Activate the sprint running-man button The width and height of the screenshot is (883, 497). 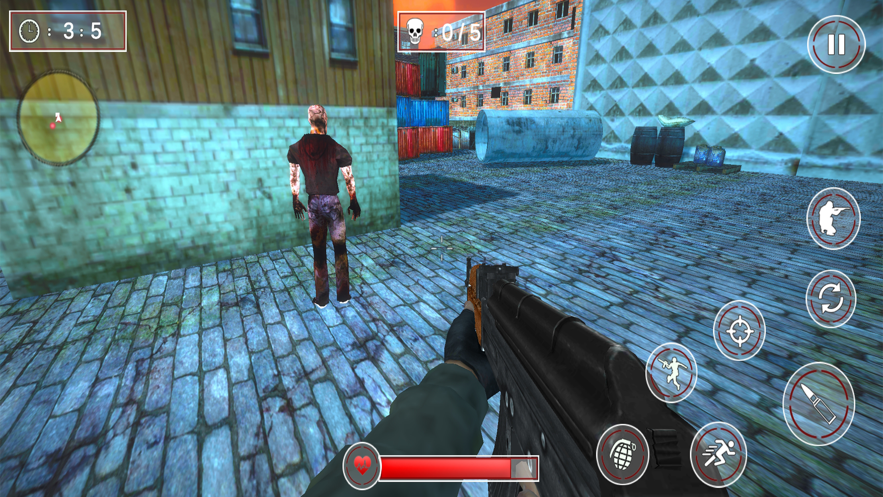pos(718,453)
